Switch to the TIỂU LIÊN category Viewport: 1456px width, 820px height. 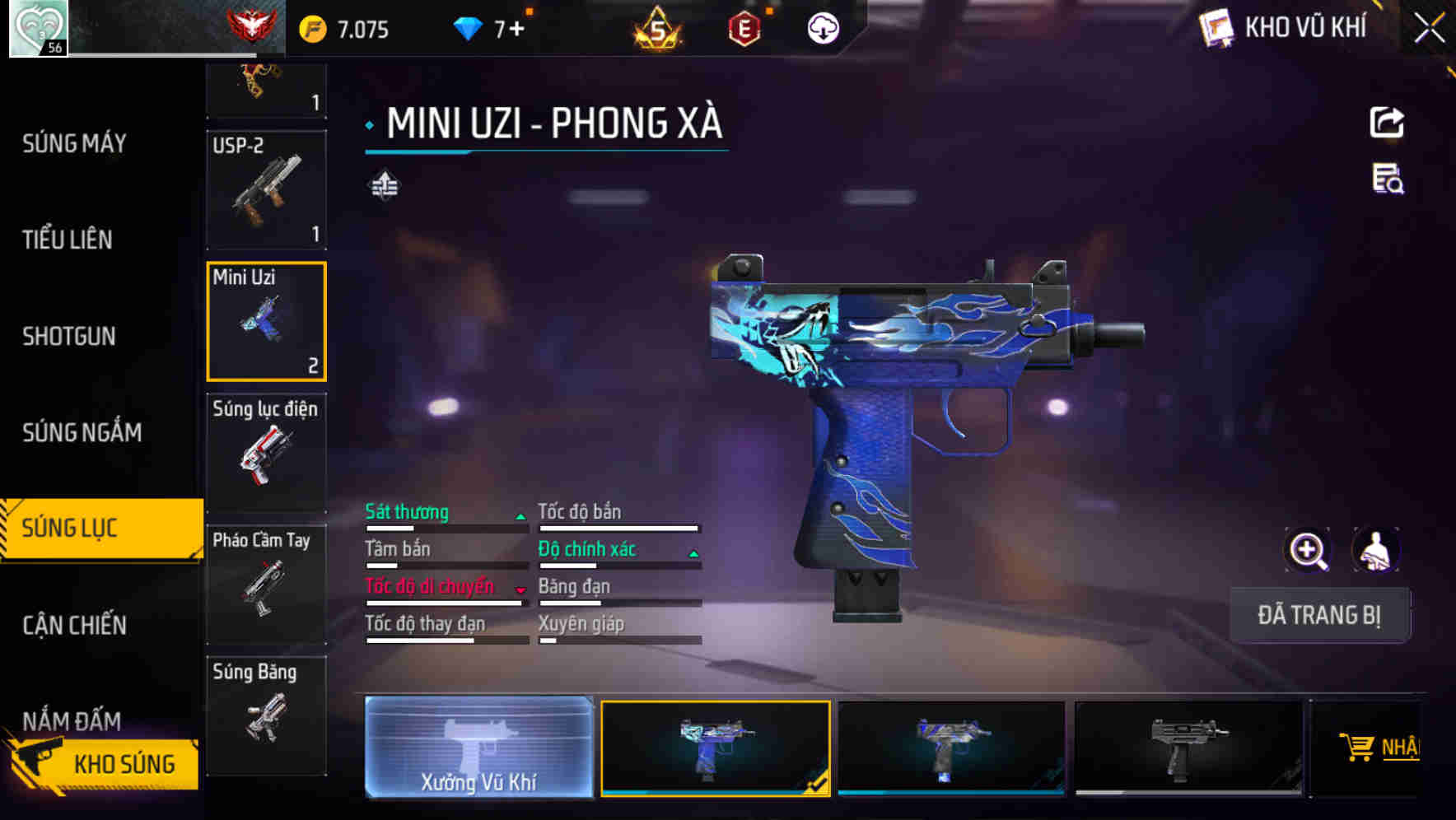click(x=66, y=240)
